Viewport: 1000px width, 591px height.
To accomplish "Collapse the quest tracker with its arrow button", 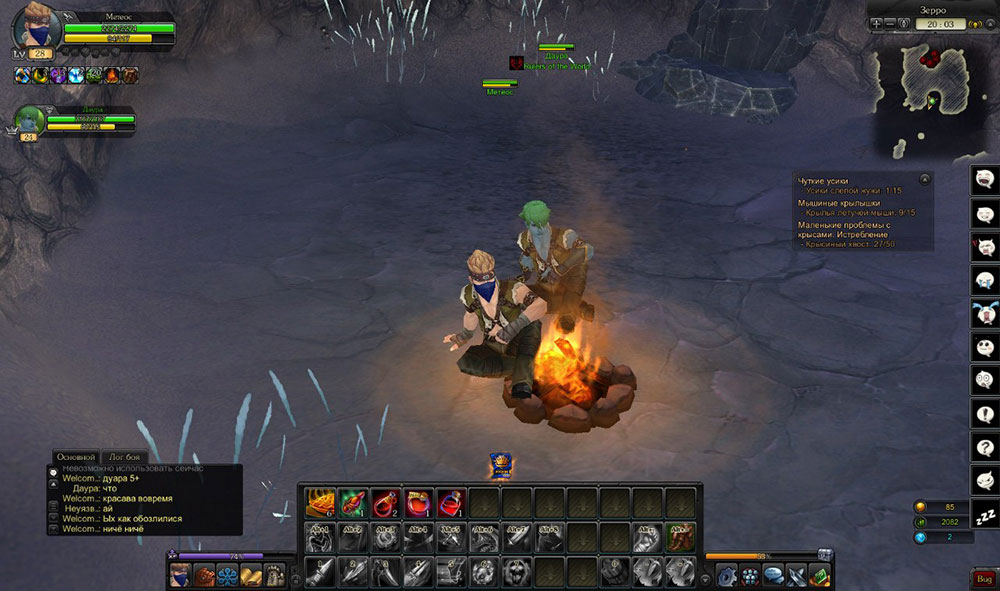I will (925, 179).
